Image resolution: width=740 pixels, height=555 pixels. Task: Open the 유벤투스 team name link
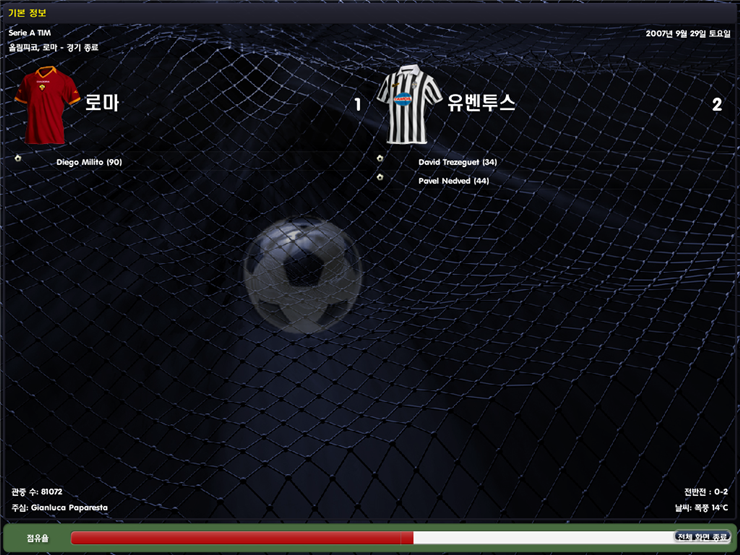(x=482, y=102)
